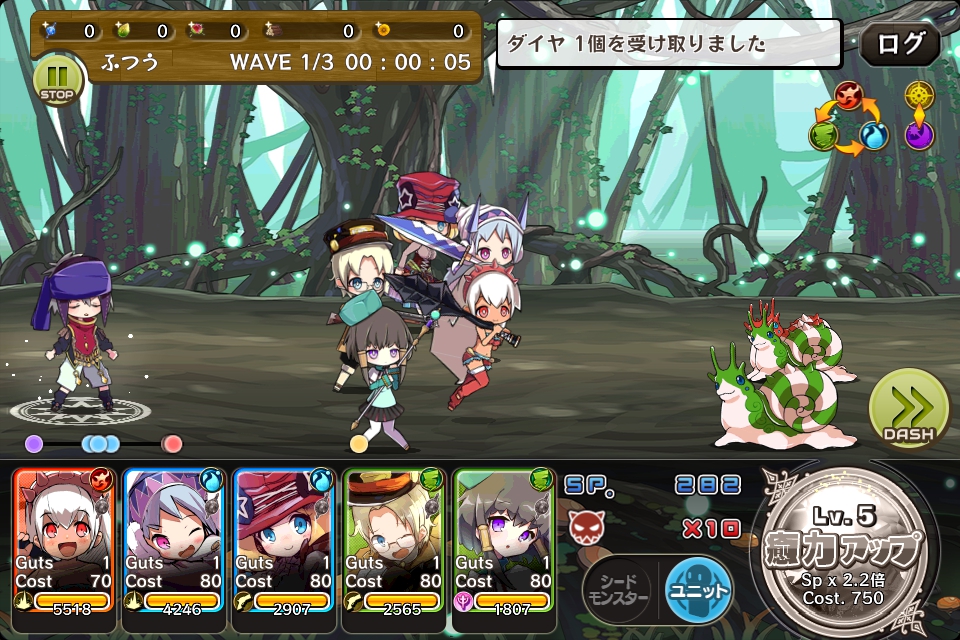Select the silver-haired winking unit card
Screen dimensions: 960x640
175,538
